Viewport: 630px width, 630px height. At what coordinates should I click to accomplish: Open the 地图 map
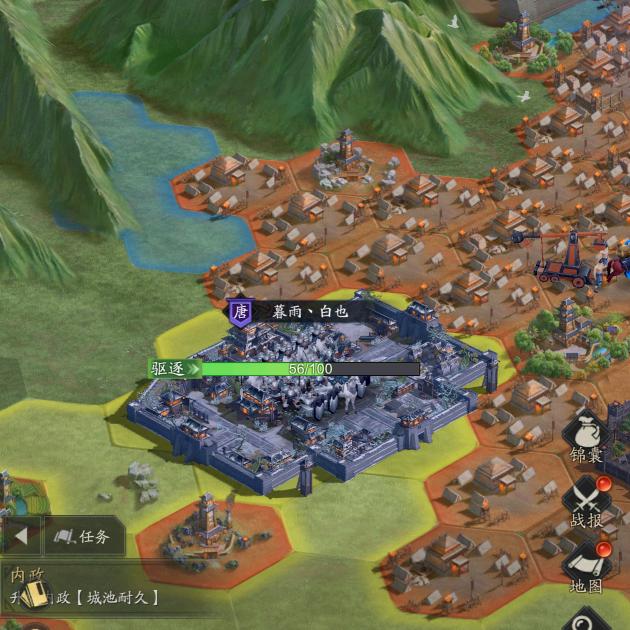pyautogui.click(x=587, y=565)
